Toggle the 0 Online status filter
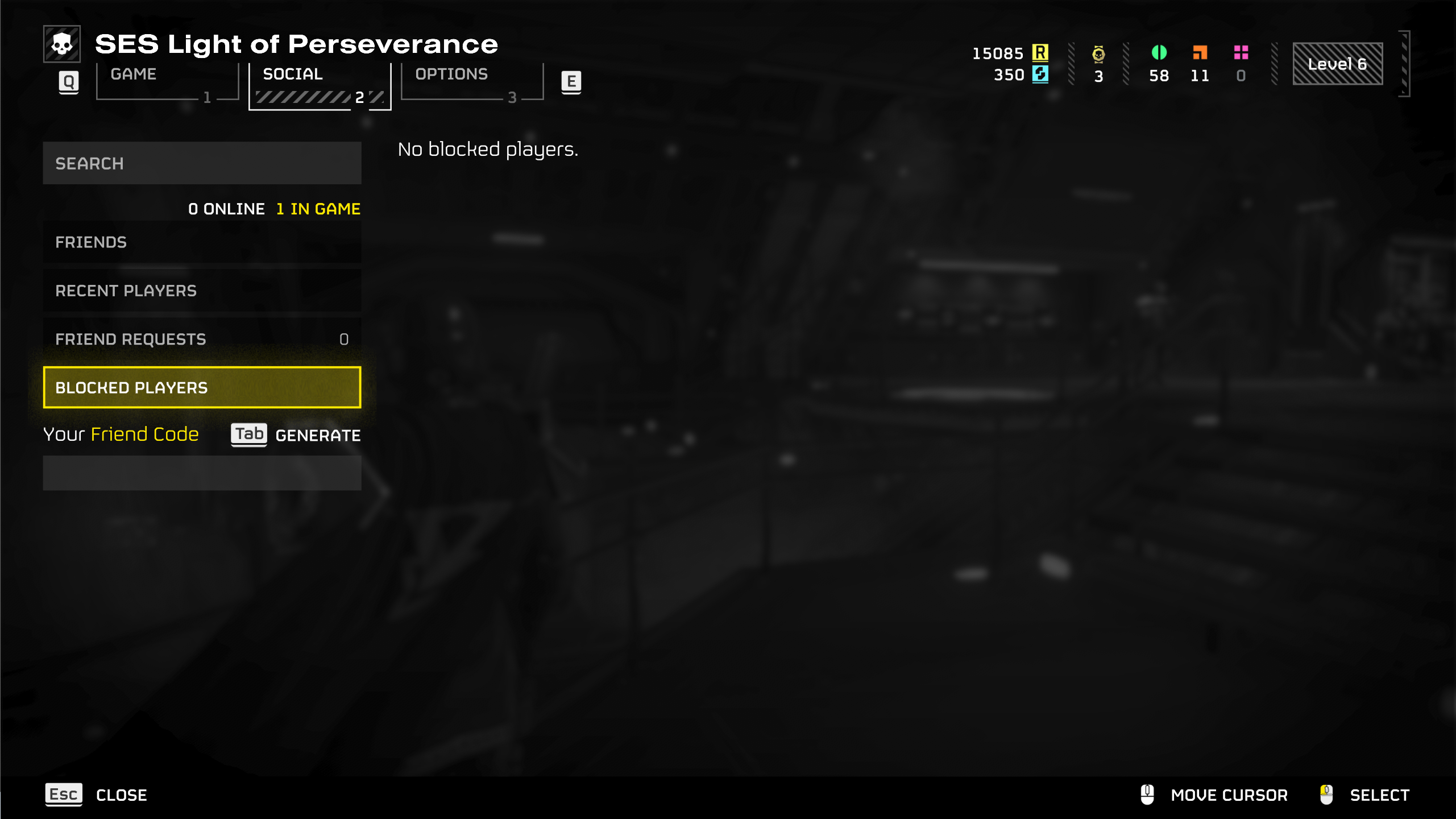The image size is (1456, 819). pos(226,208)
